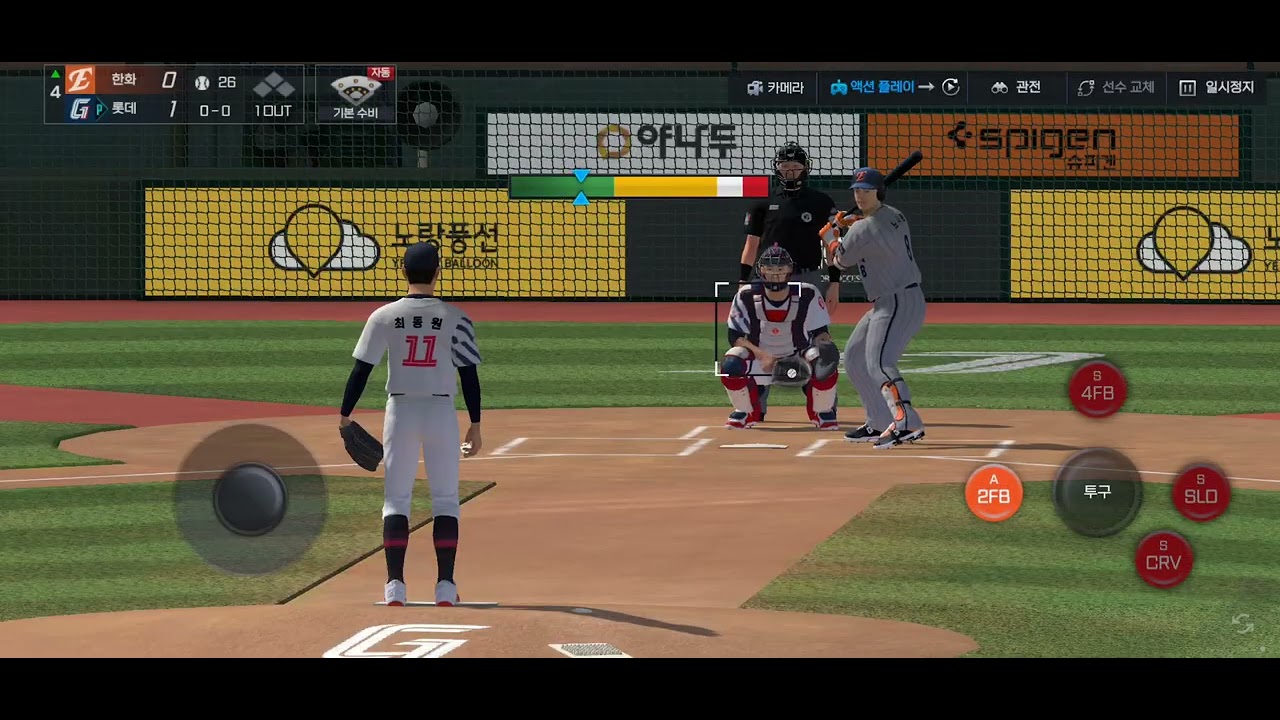This screenshot has width=1280, height=720.
Task: Open the 기본 수비 defensive shift setting
Action: [356, 96]
